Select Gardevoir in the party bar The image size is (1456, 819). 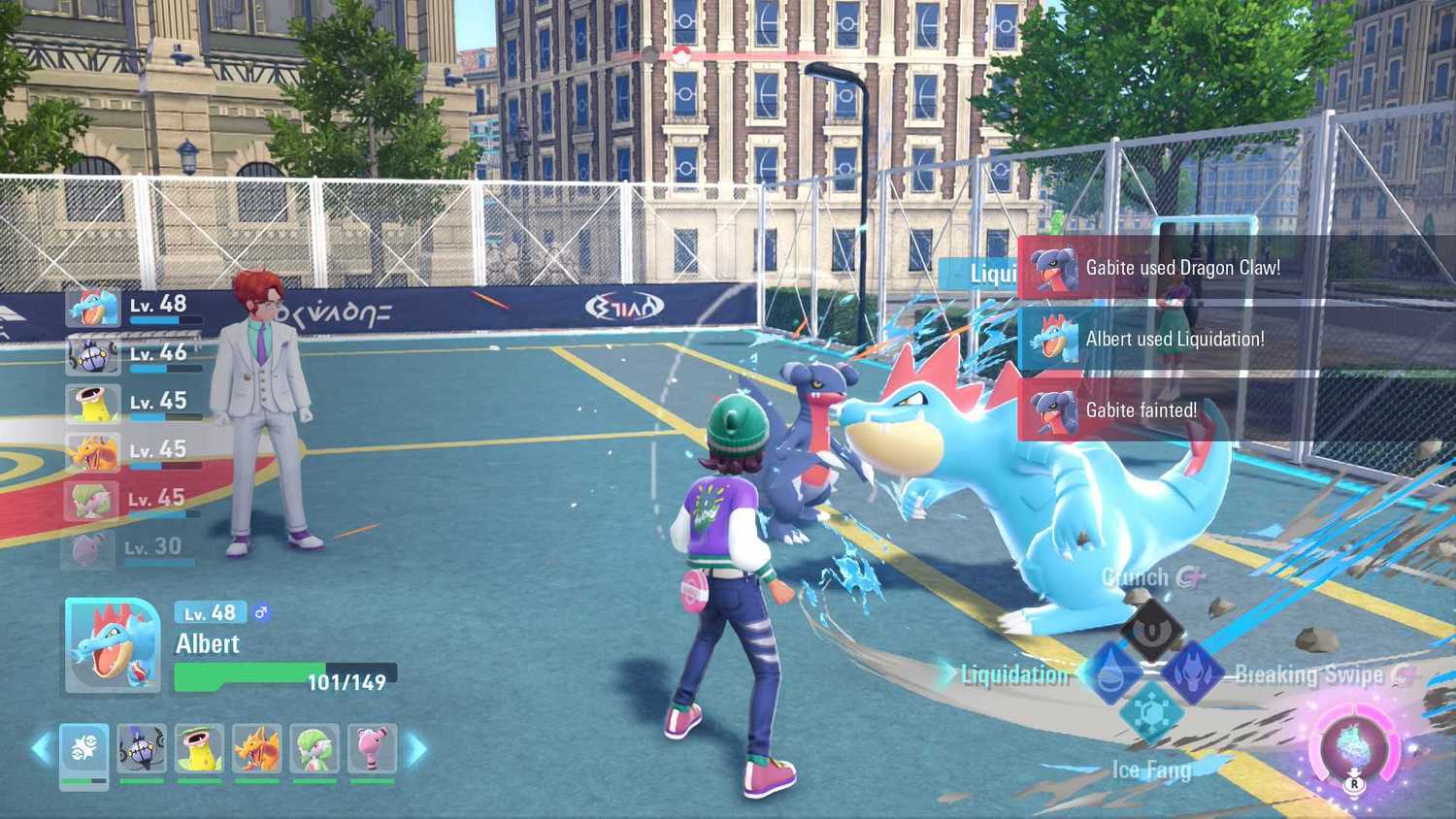pyautogui.click(x=313, y=747)
